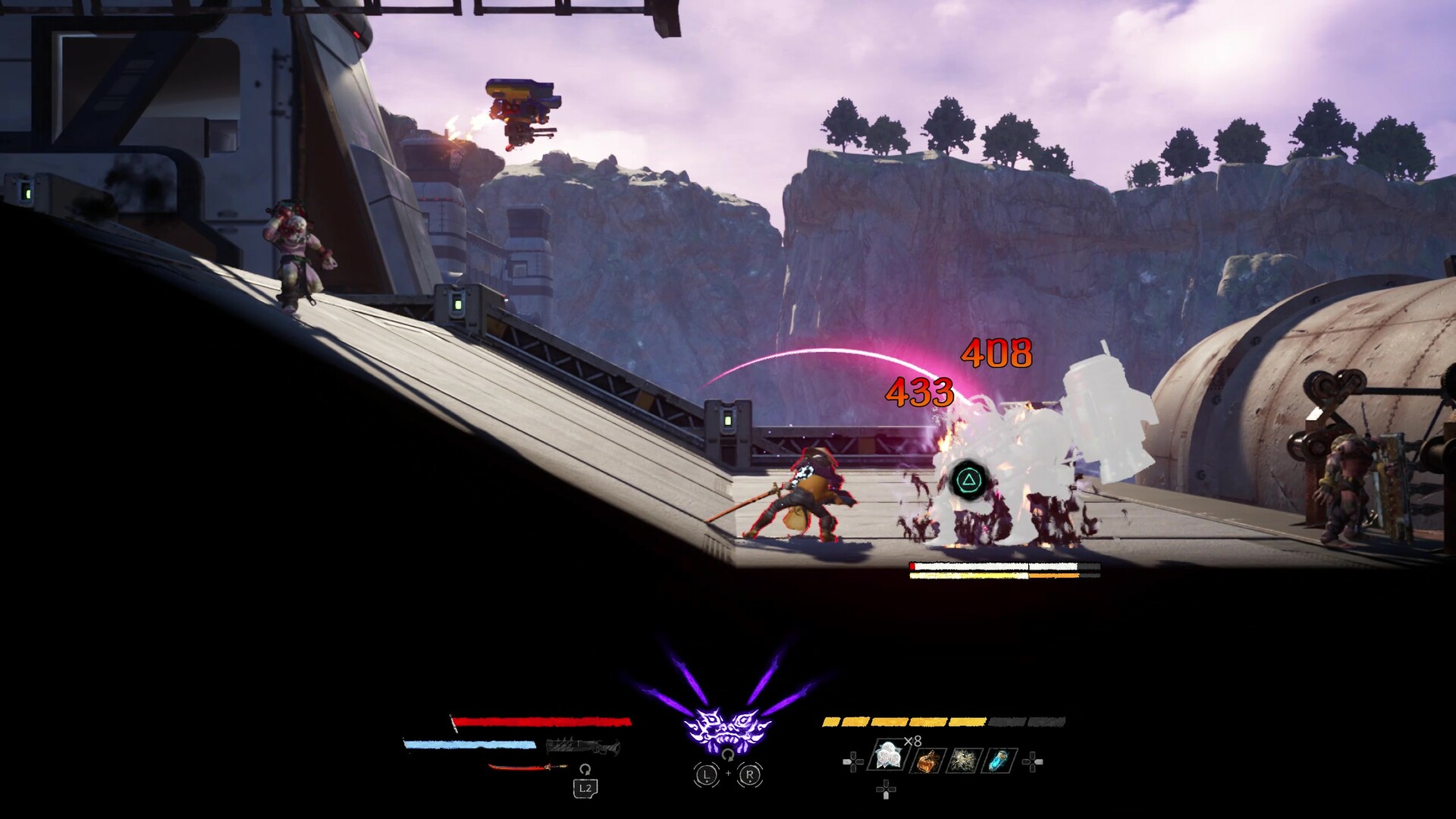Screen dimensions: 1456x819
Task: Activate the purple demon mask gauge
Action: tap(727, 728)
